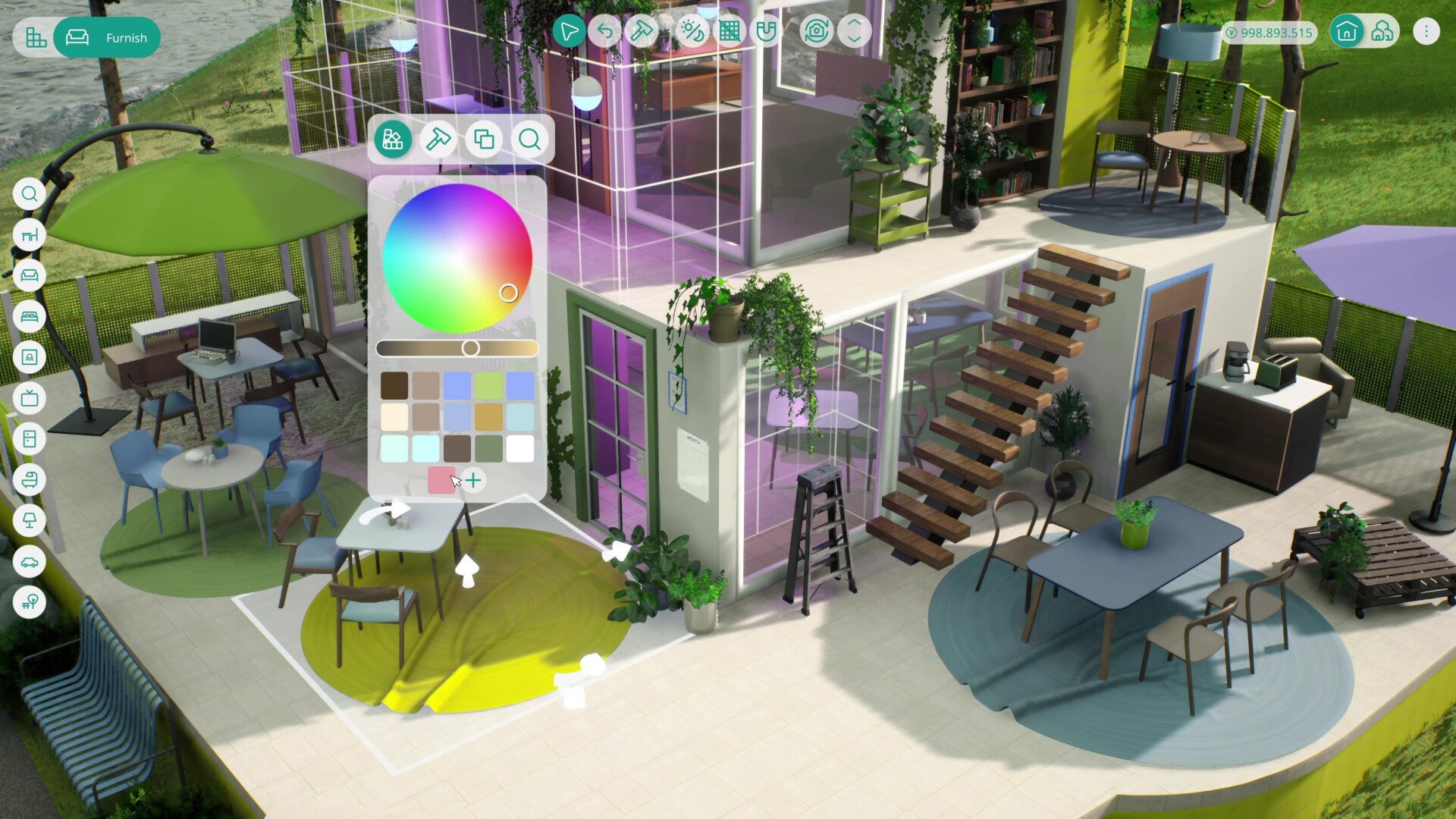
Task: Select the Furnish mode tab
Action: point(107,38)
